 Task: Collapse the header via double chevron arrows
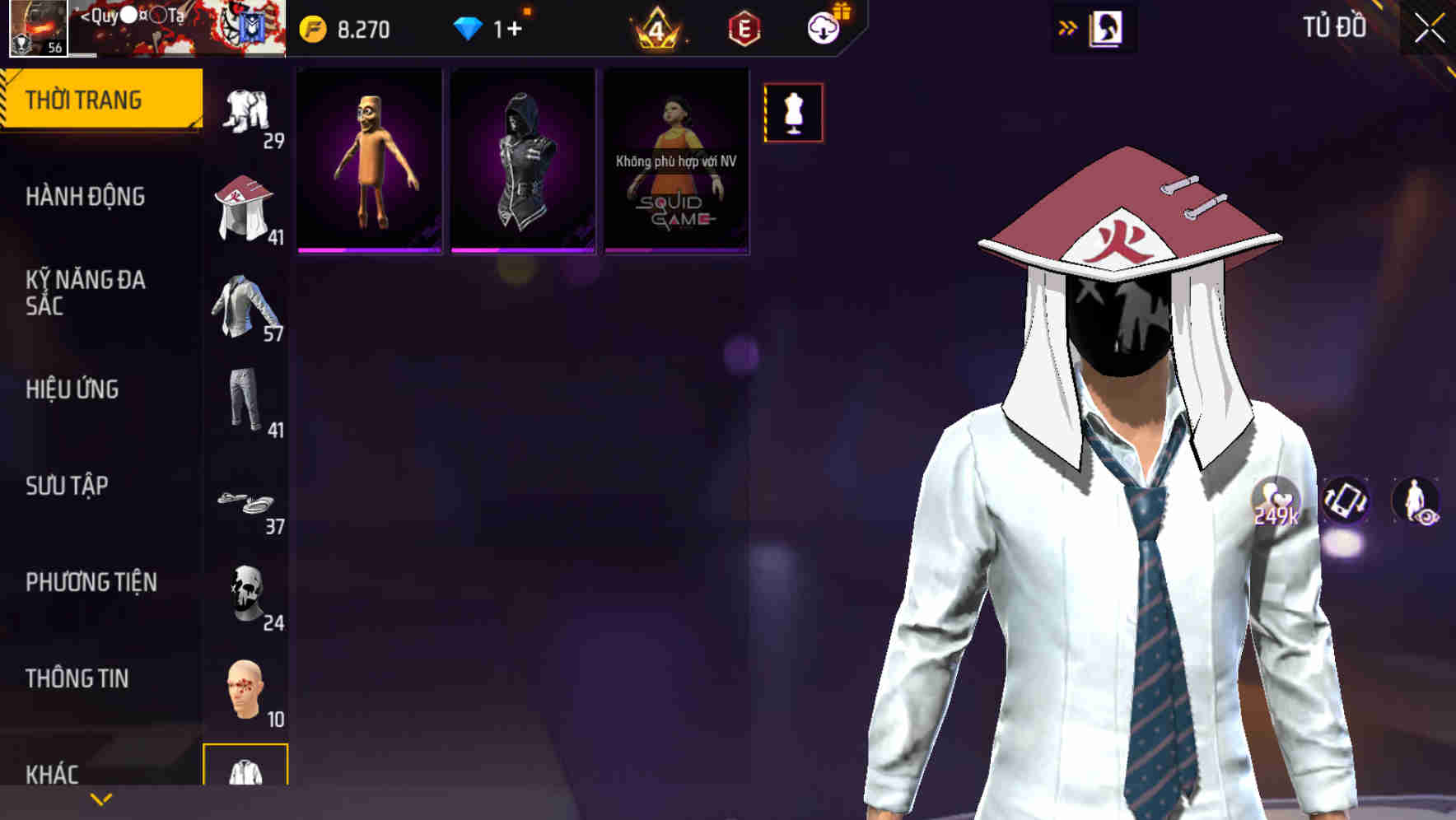1068,26
